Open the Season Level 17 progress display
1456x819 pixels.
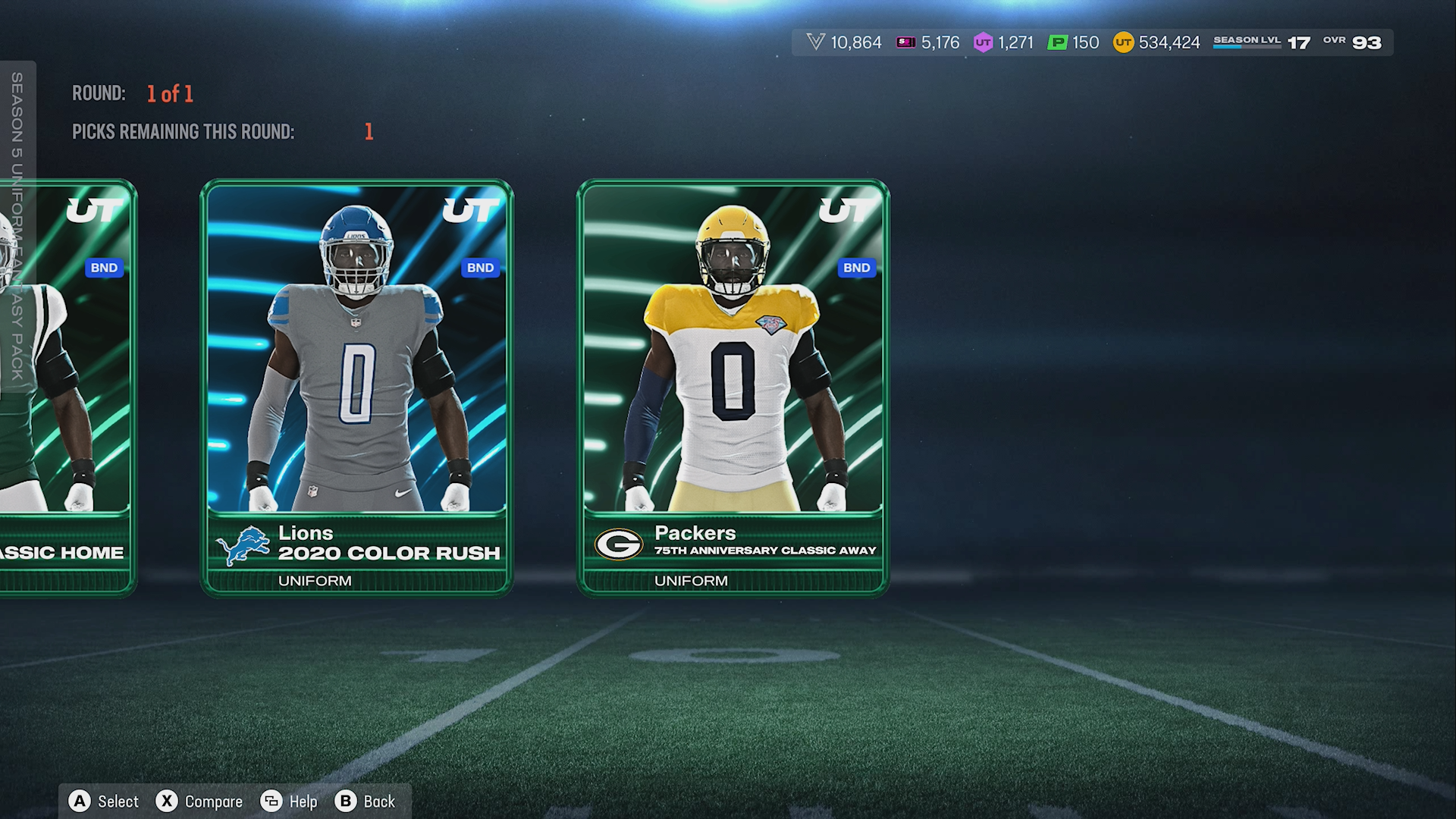(x=1261, y=42)
